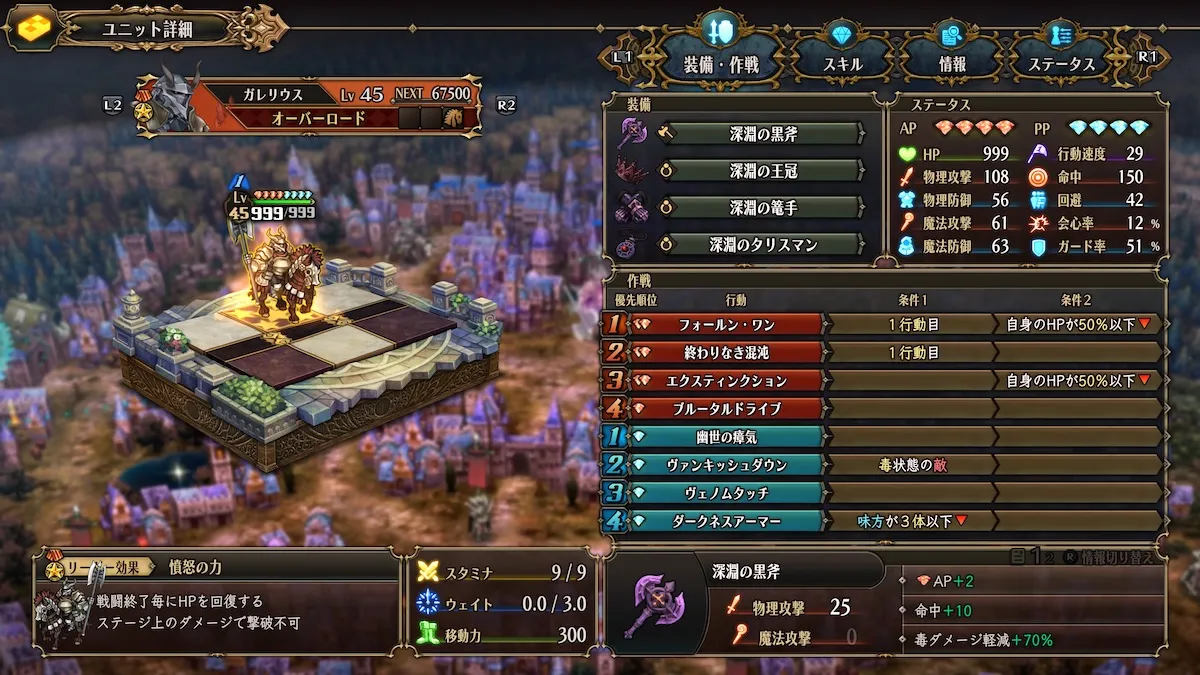Click the エクスティンクション tactic row
This screenshot has height=675, width=1200.
point(724,380)
